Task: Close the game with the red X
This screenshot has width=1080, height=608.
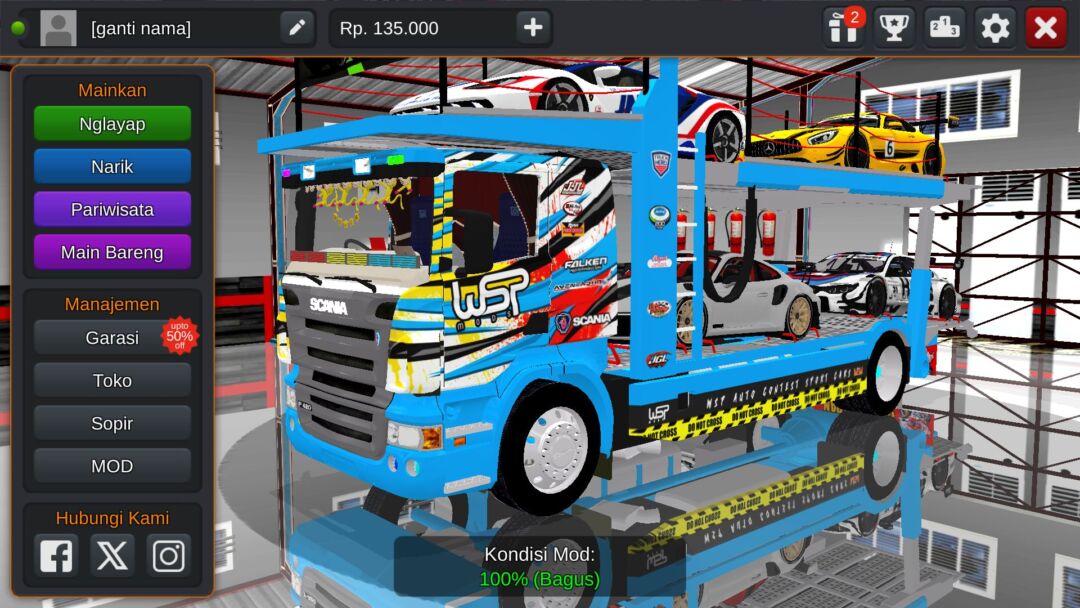Action: click(1046, 28)
